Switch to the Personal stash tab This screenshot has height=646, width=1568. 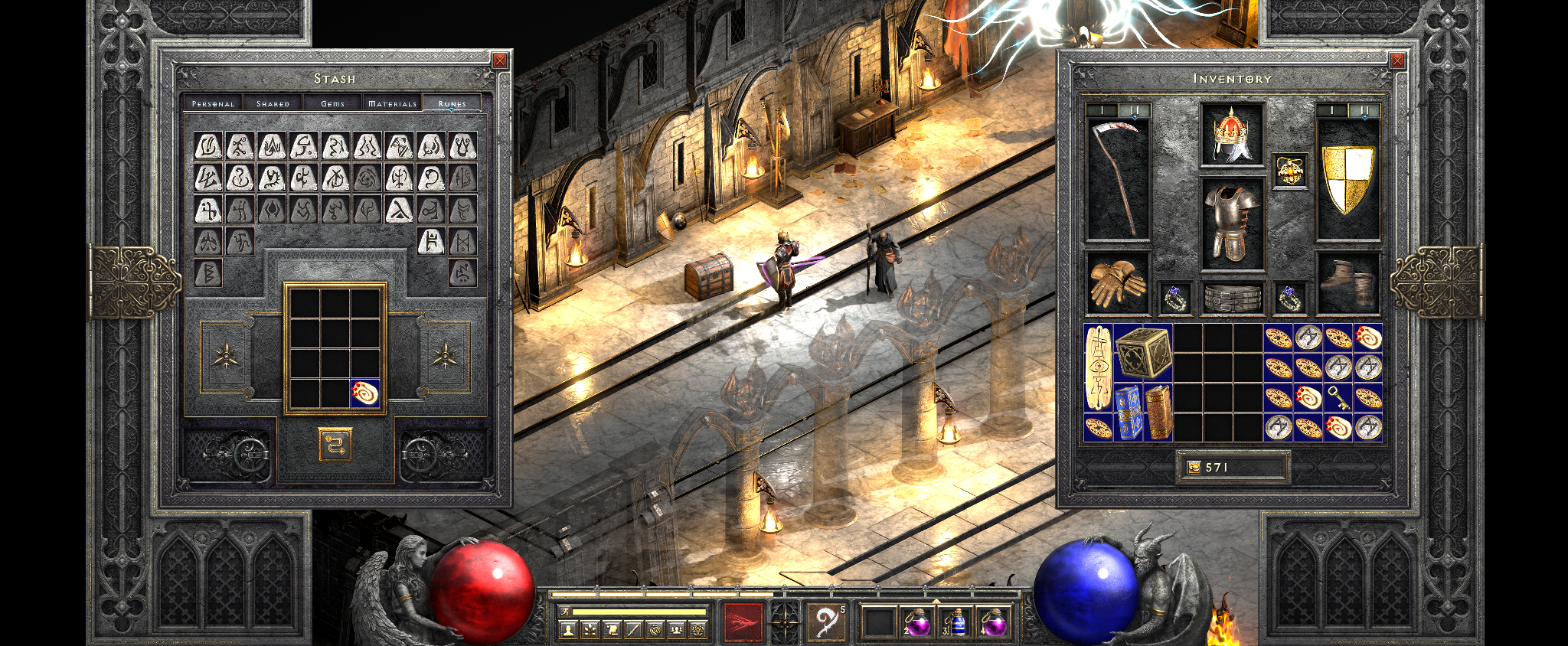[213, 103]
